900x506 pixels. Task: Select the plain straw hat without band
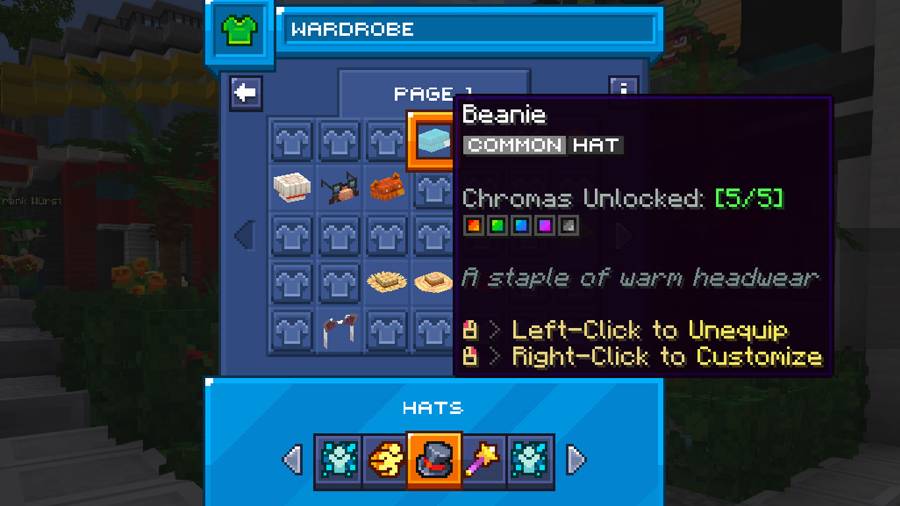tap(386, 283)
